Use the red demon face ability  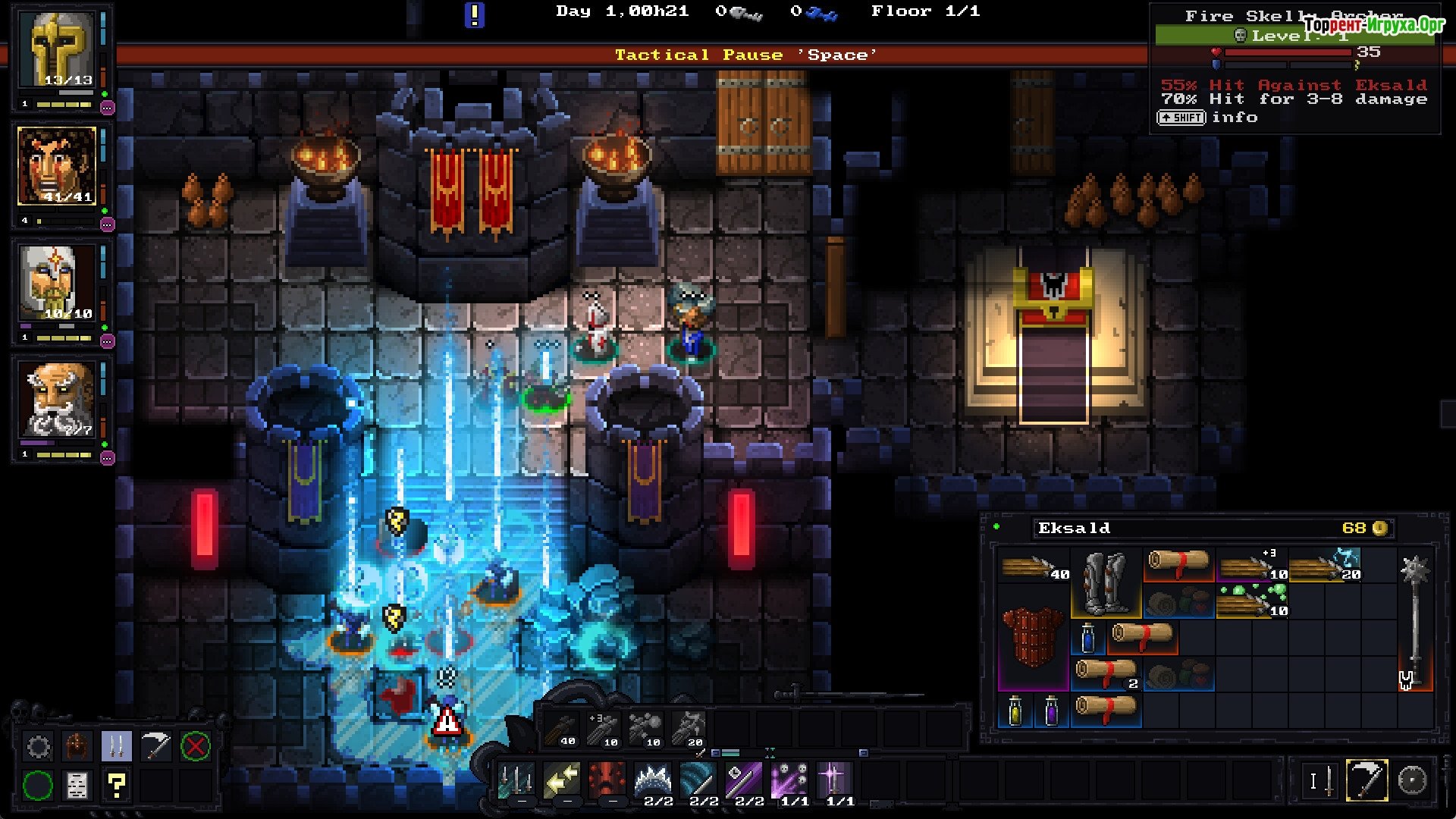click(x=607, y=780)
